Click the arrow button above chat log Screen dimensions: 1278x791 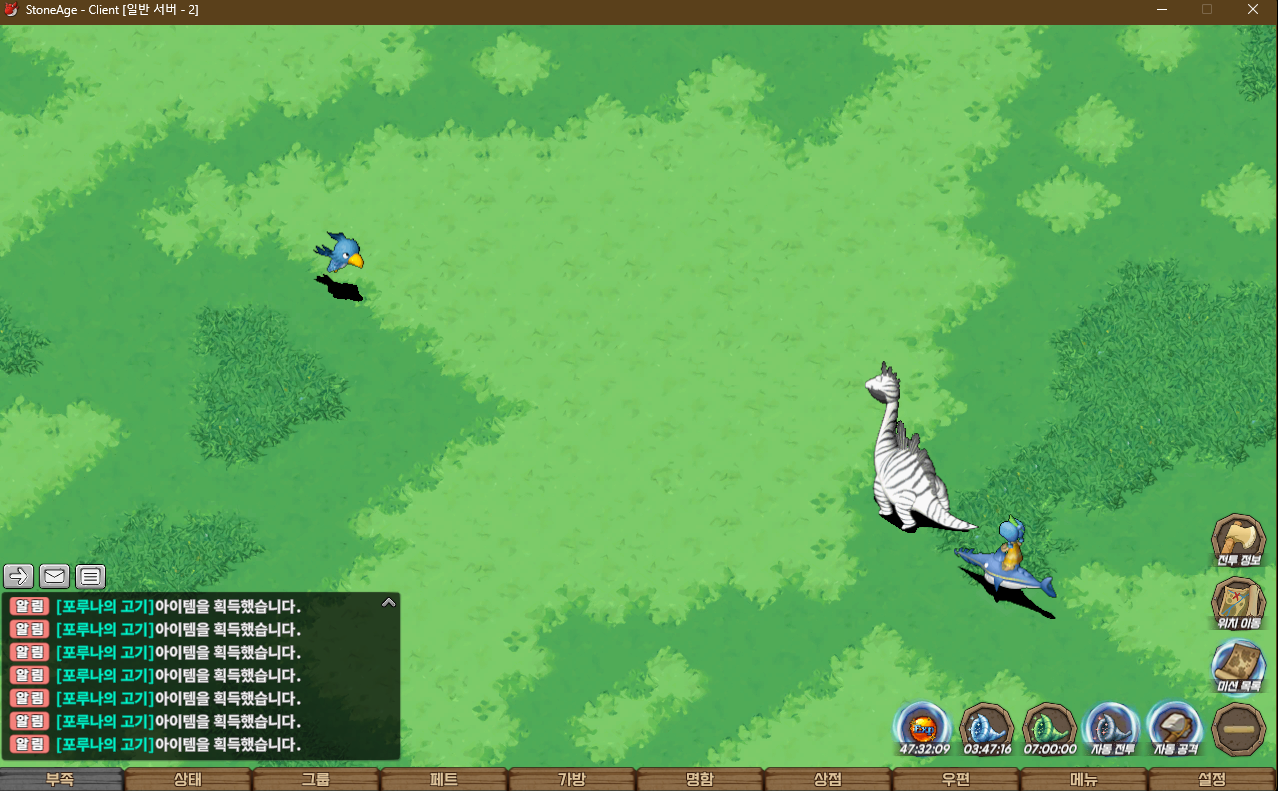pos(19,576)
